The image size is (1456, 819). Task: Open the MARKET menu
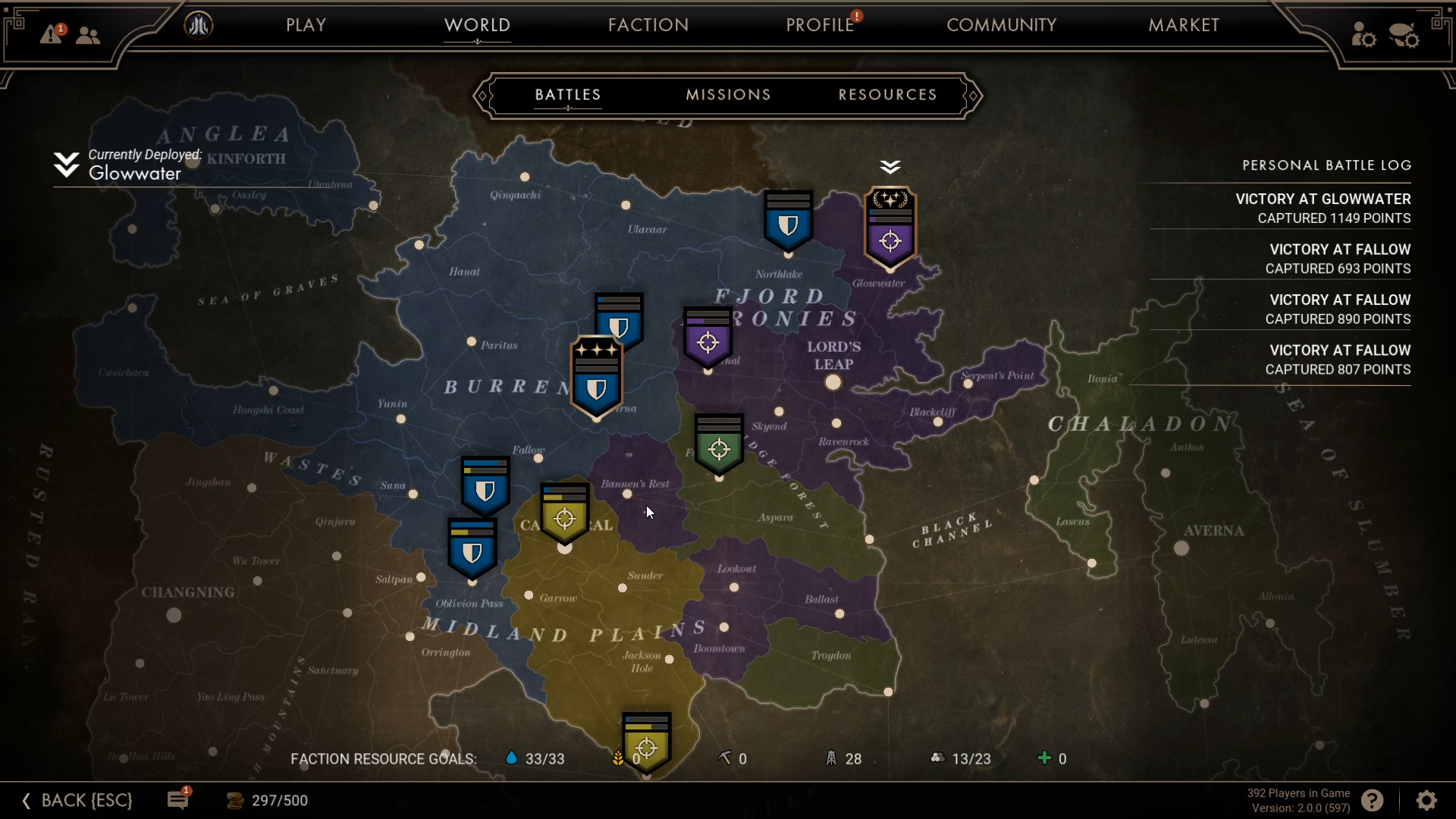[x=1184, y=25]
